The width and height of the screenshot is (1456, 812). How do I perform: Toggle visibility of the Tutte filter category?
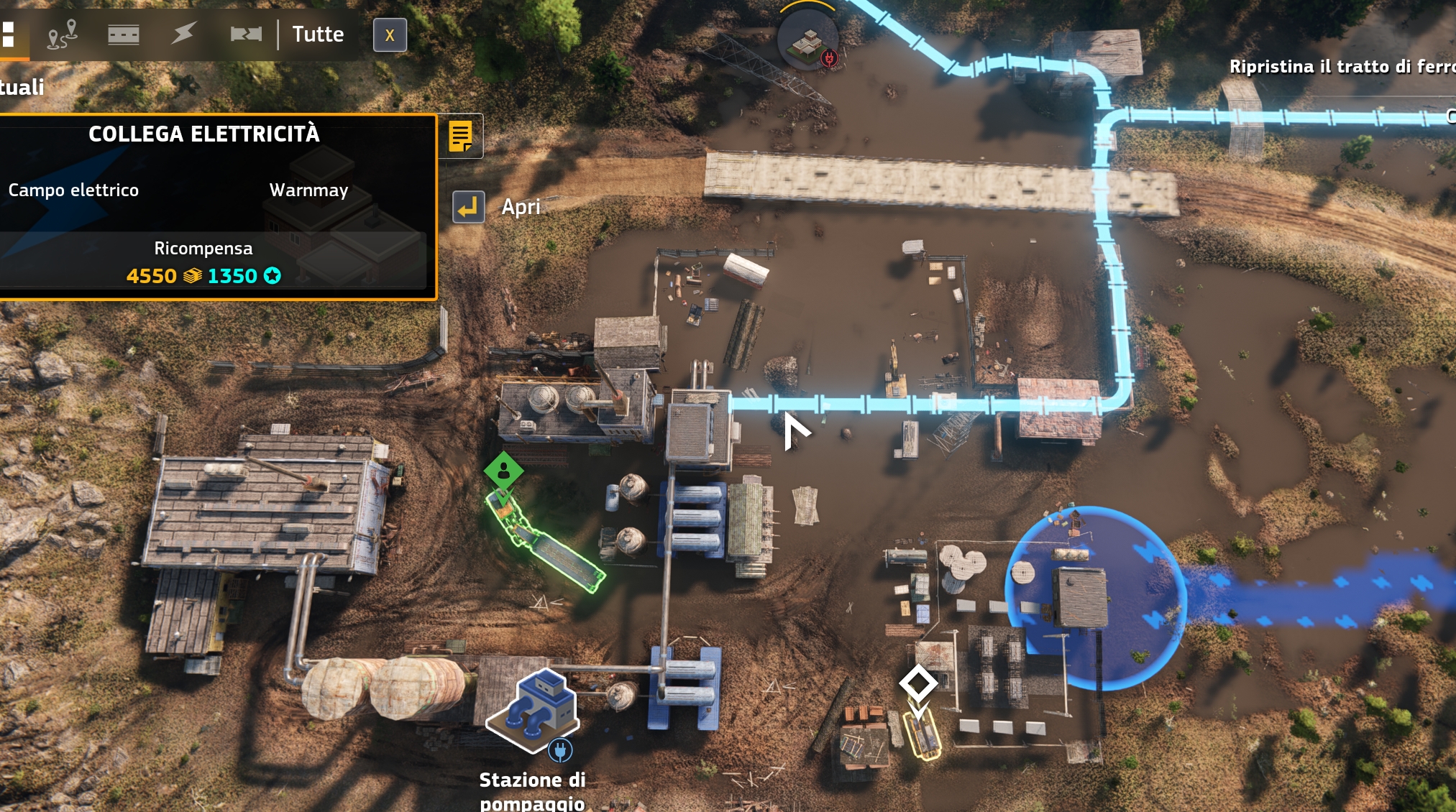[317, 33]
